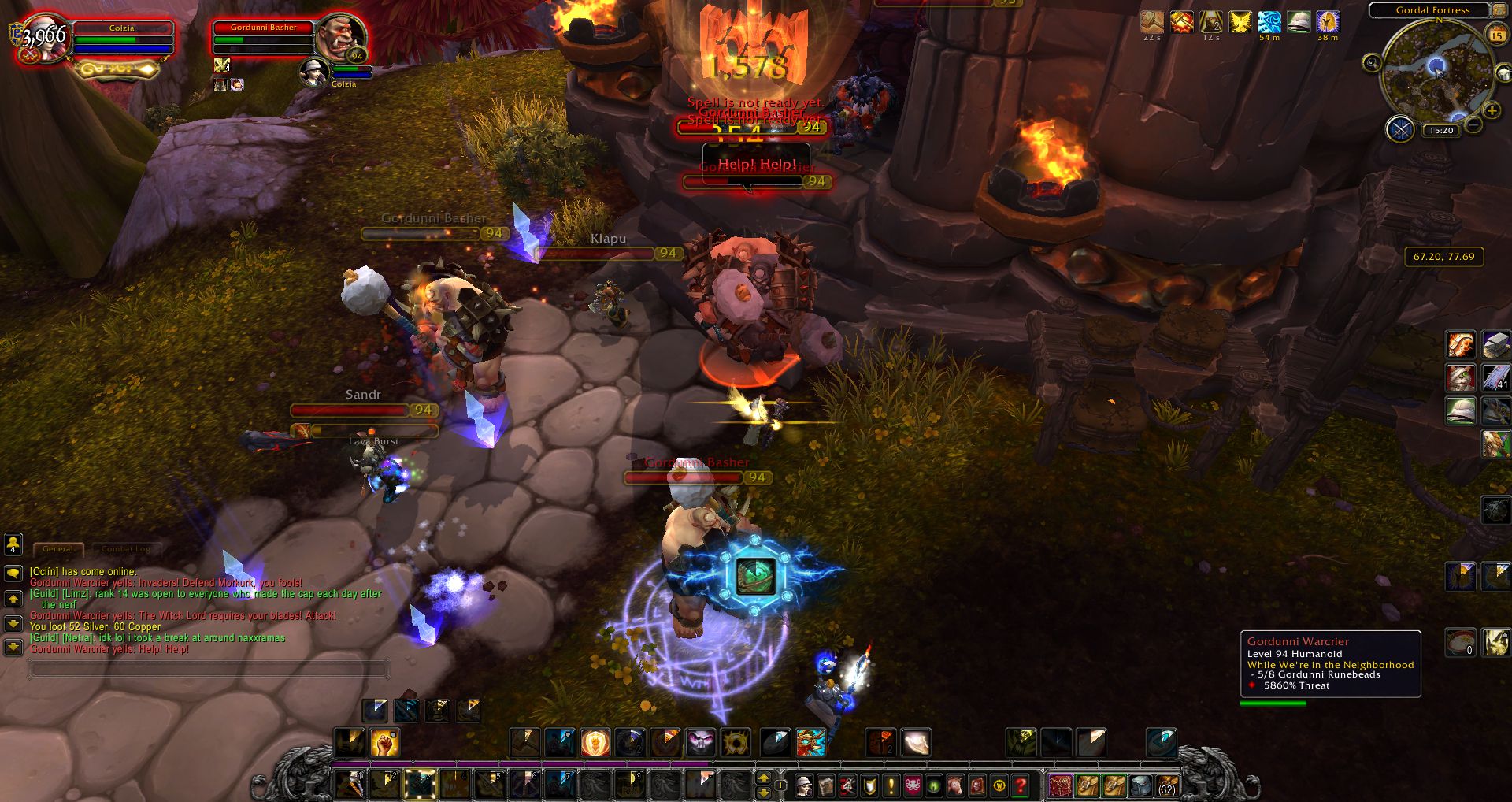Screen dimensions: 1512x802
Task: Open the crossed swords garrison button
Action: point(1400,128)
